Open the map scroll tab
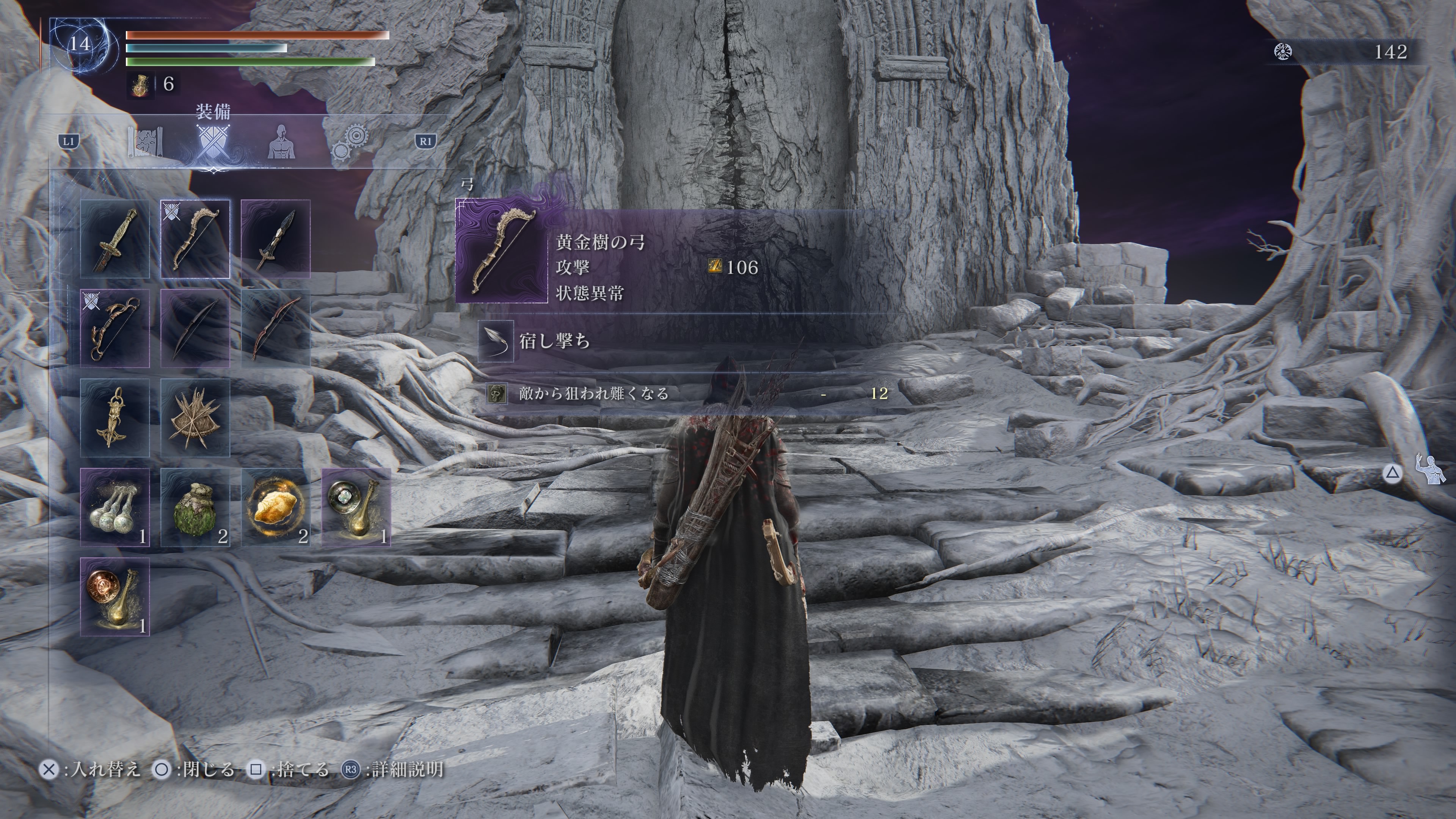1456x819 pixels. 145,142
